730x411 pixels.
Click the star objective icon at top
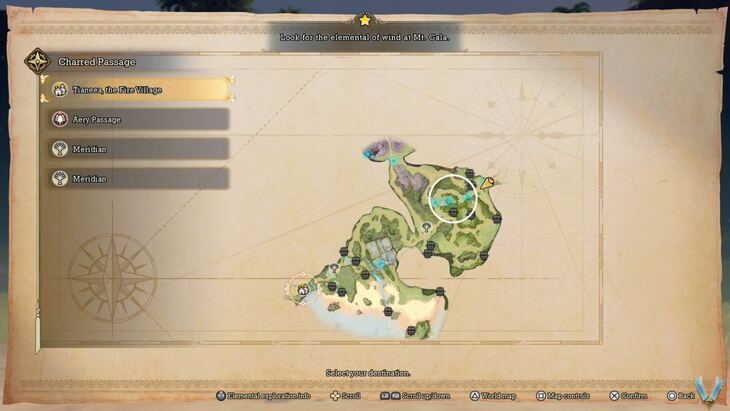365,20
